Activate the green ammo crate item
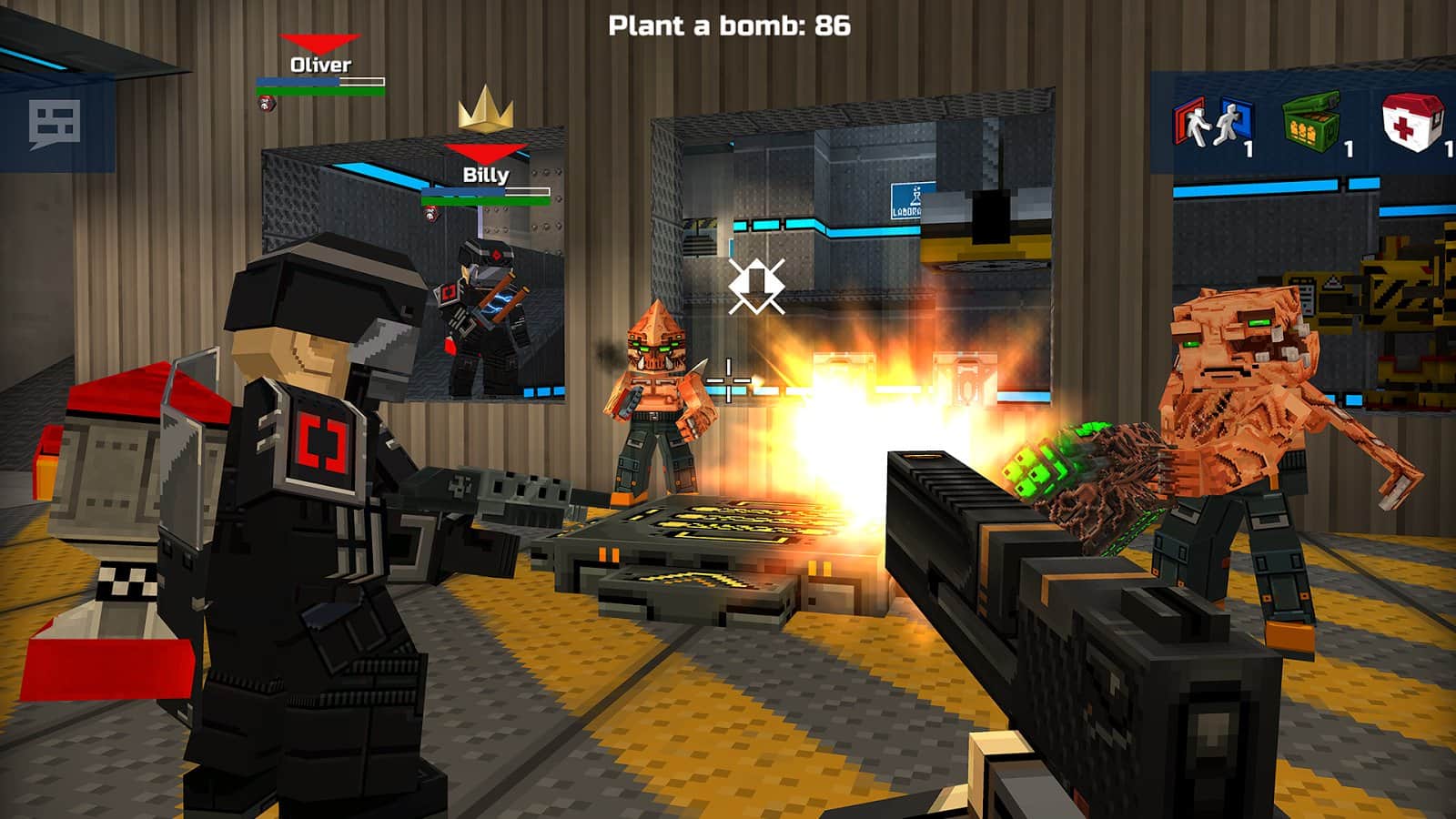This screenshot has width=1456, height=819. 1311,124
